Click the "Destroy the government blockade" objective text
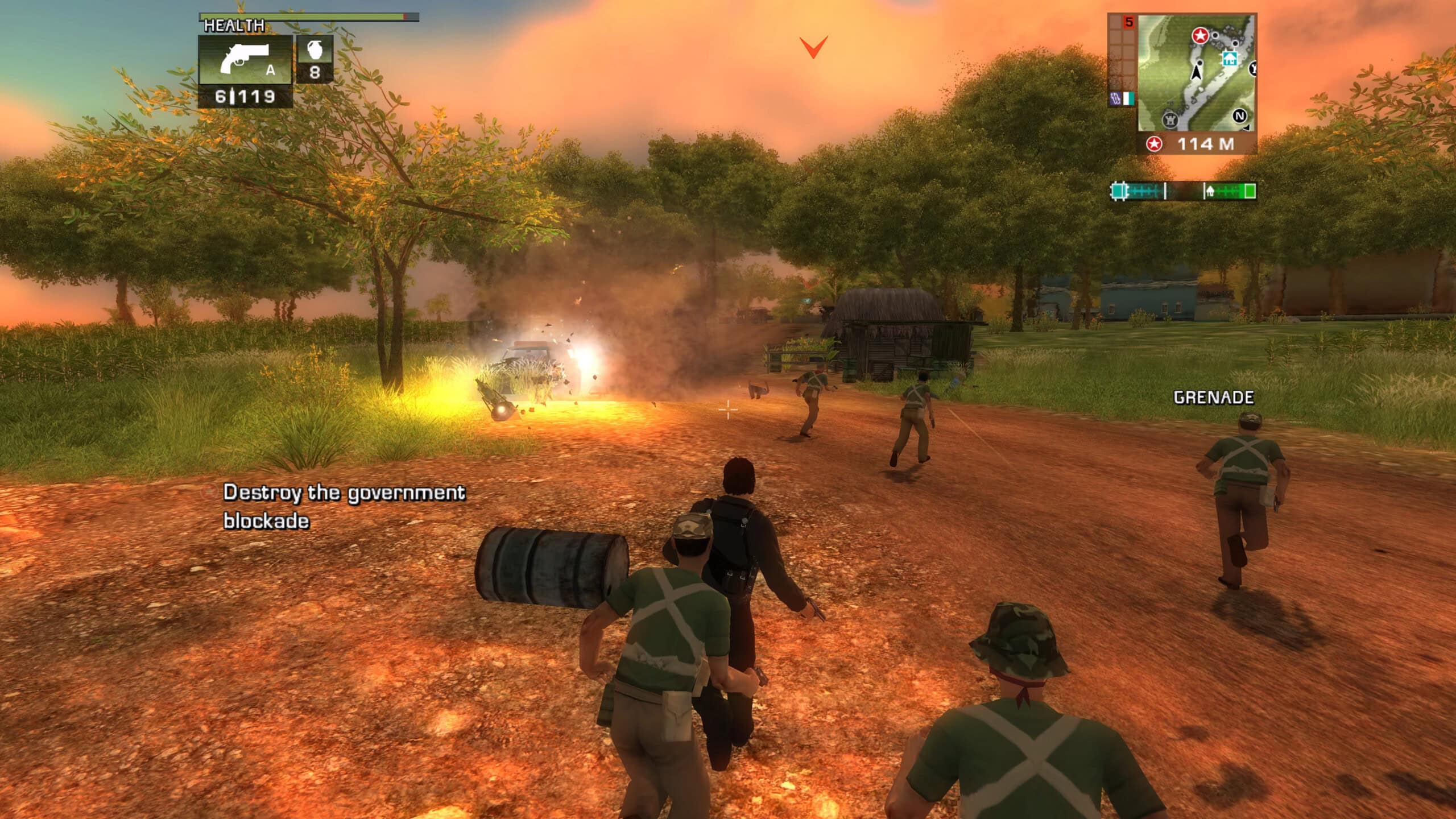This screenshot has width=1456, height=819. 344,506
